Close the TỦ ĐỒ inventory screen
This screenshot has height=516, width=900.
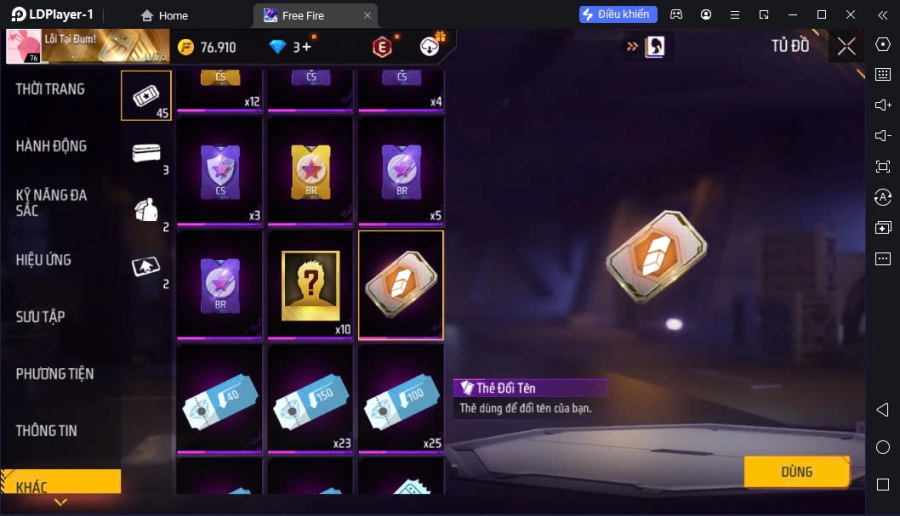pyautogui.click(x=846, y=46)
